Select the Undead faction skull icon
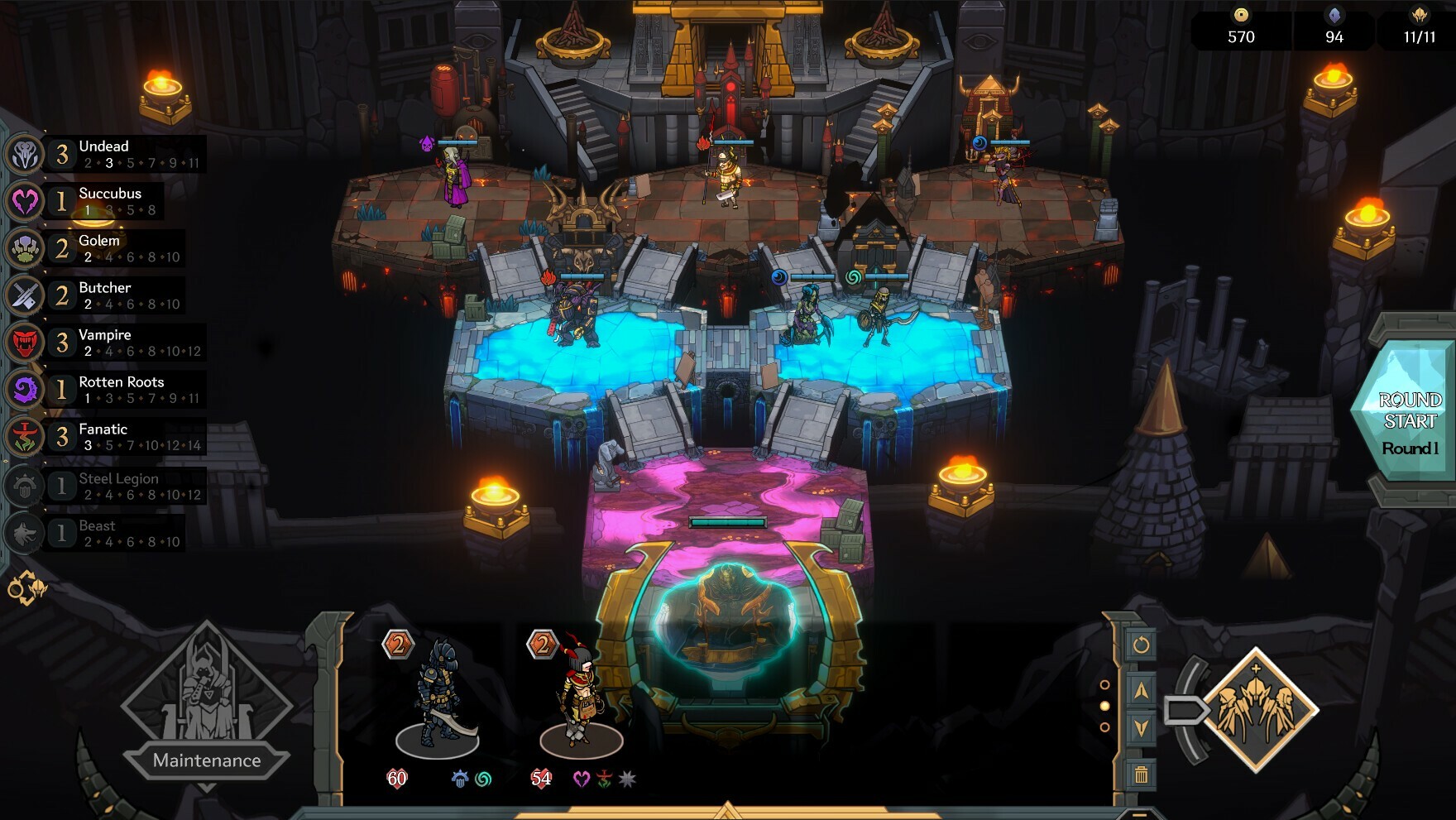This screenshot has height=820, width=1456. 24,154
